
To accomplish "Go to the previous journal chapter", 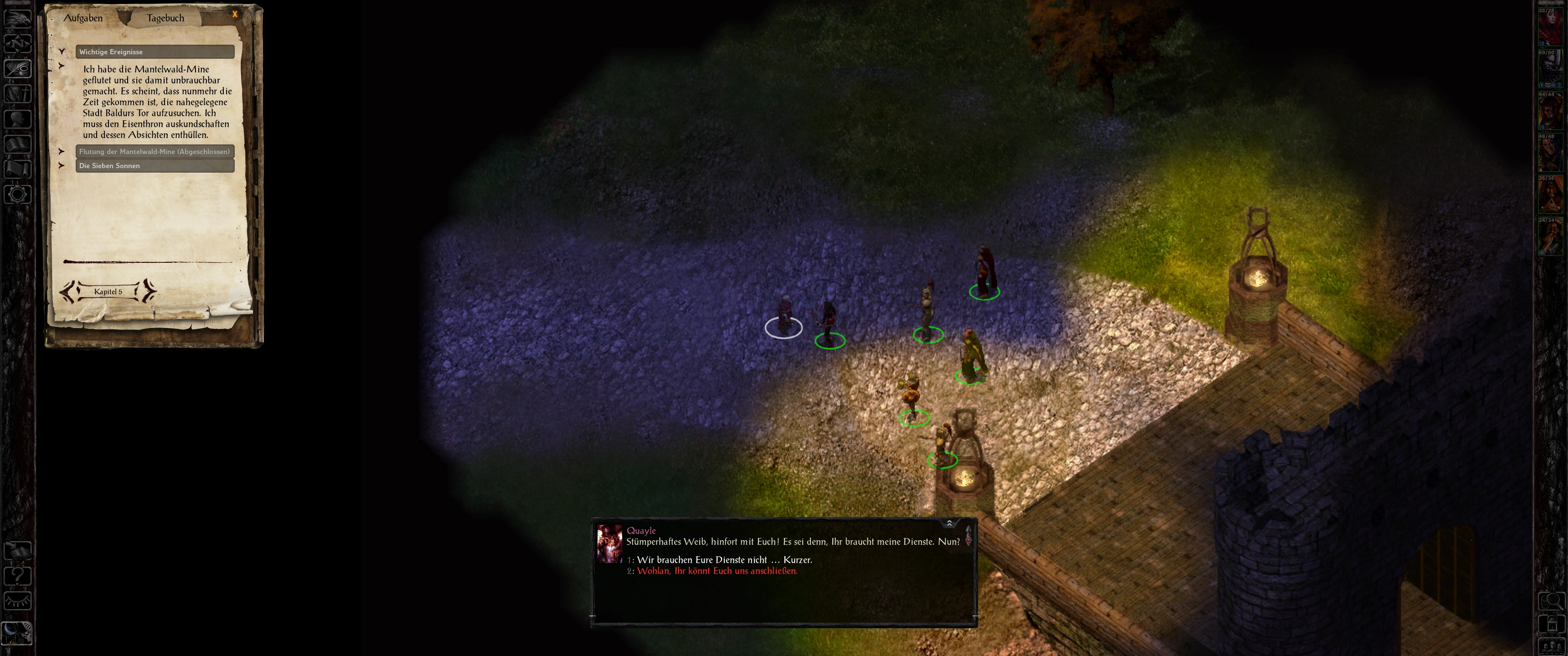I will 67,292.
